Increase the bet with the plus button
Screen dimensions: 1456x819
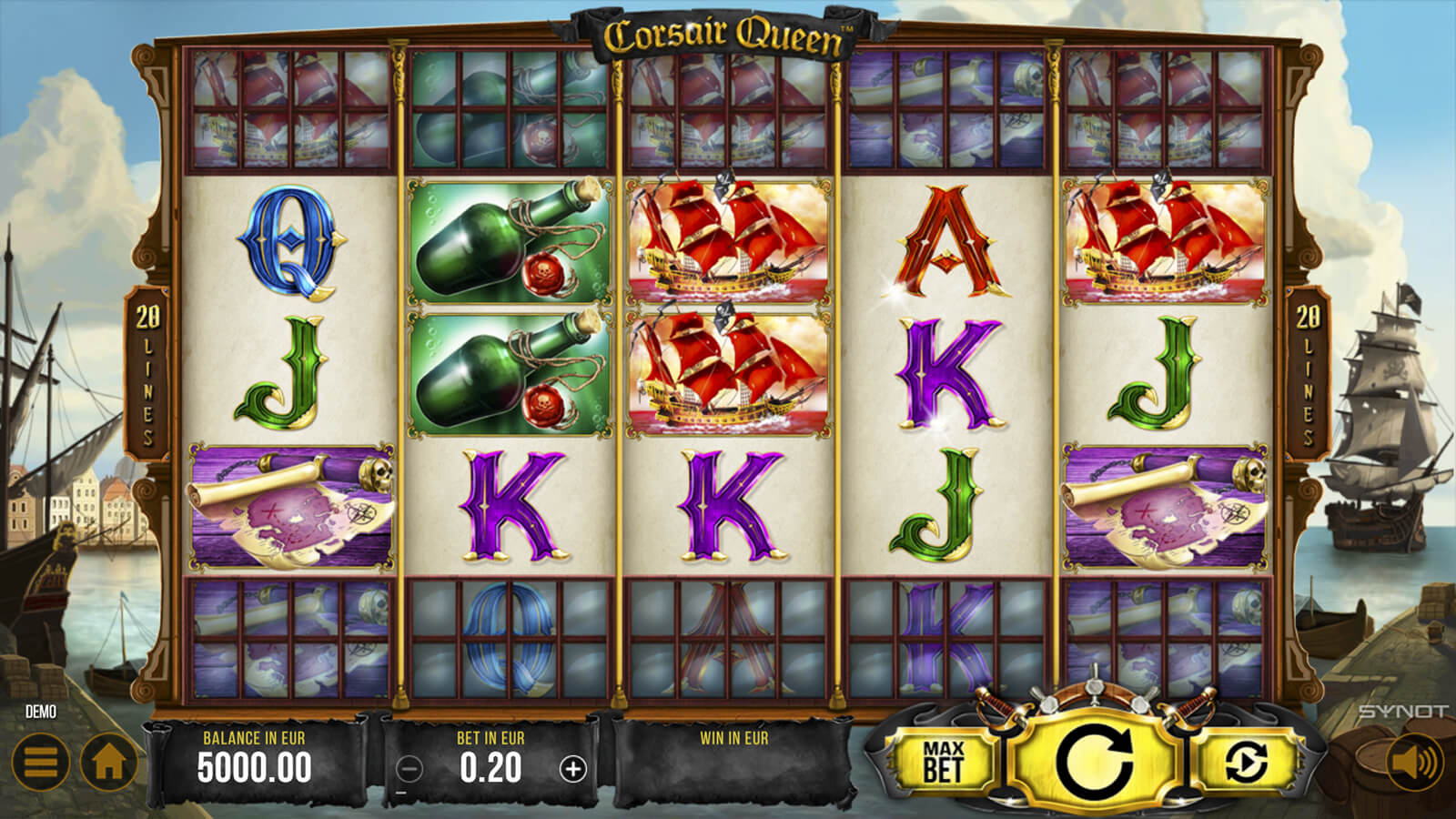pos(572,770)
